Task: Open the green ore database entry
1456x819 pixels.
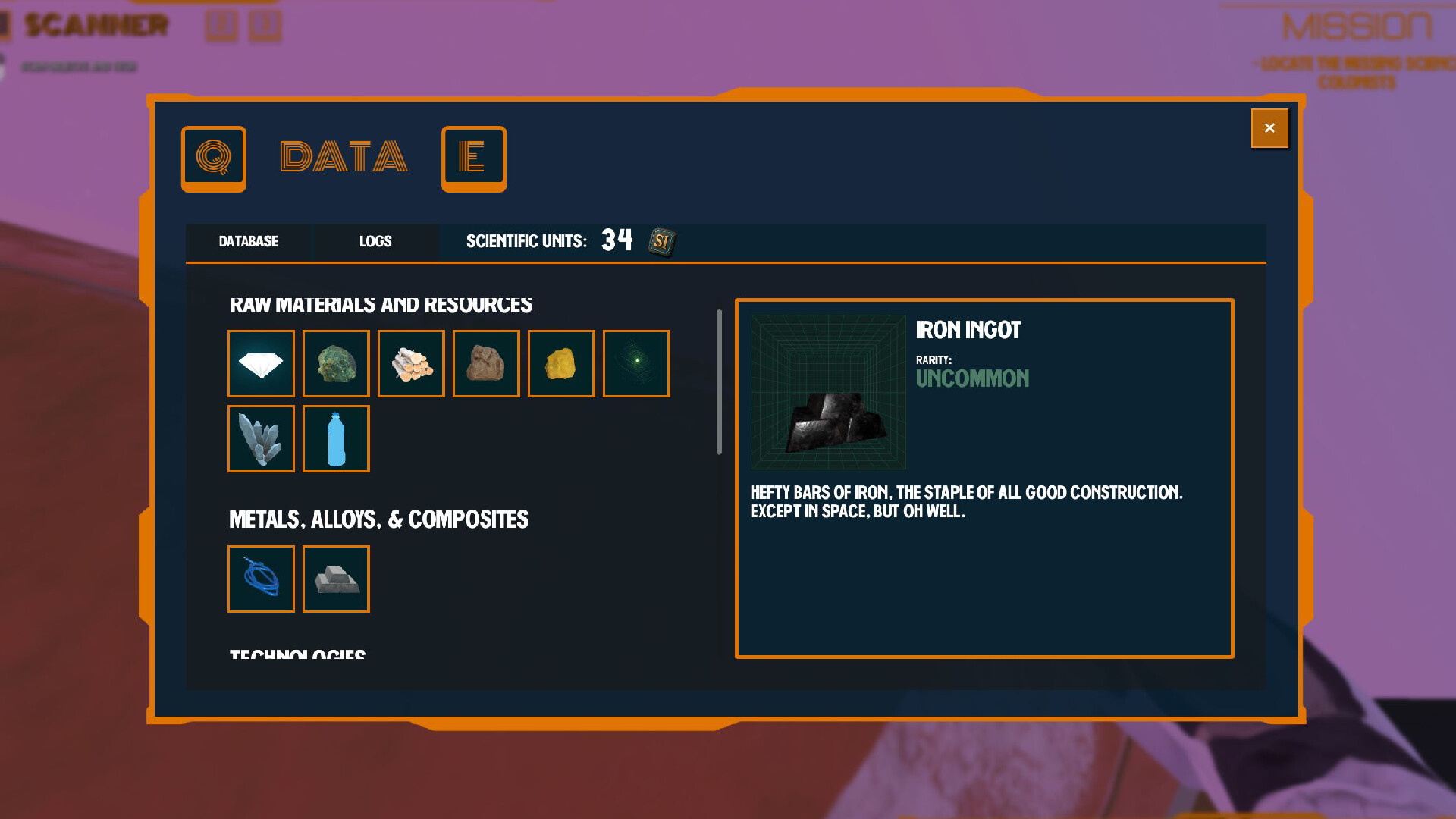Action: 336,363
